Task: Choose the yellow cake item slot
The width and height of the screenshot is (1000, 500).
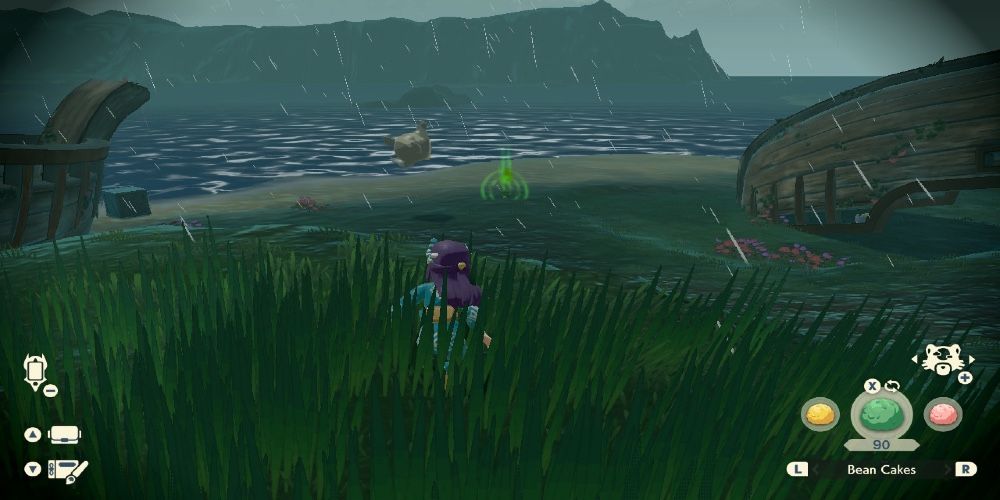Action: pos(820,413)
